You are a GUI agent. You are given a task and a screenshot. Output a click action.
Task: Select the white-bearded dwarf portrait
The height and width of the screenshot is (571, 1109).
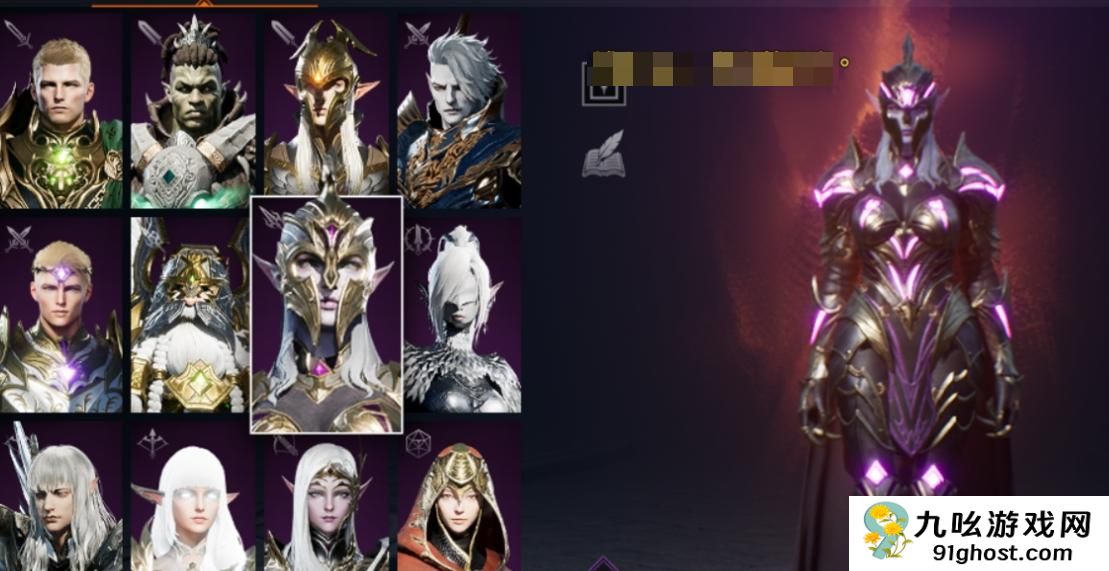point(190,315)
